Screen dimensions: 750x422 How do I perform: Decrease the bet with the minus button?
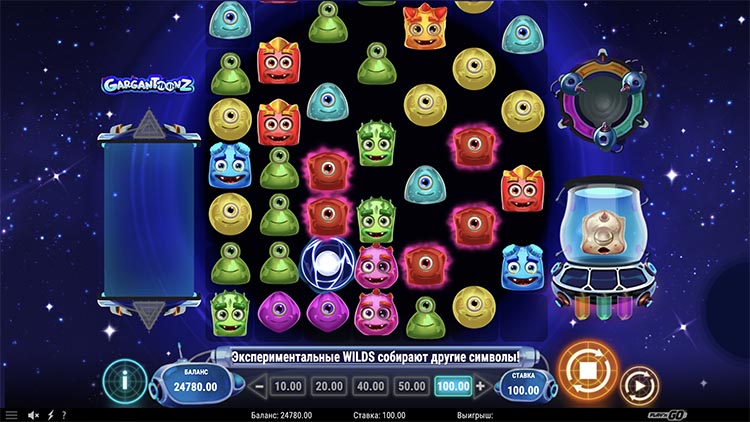(x=258, y=386)
